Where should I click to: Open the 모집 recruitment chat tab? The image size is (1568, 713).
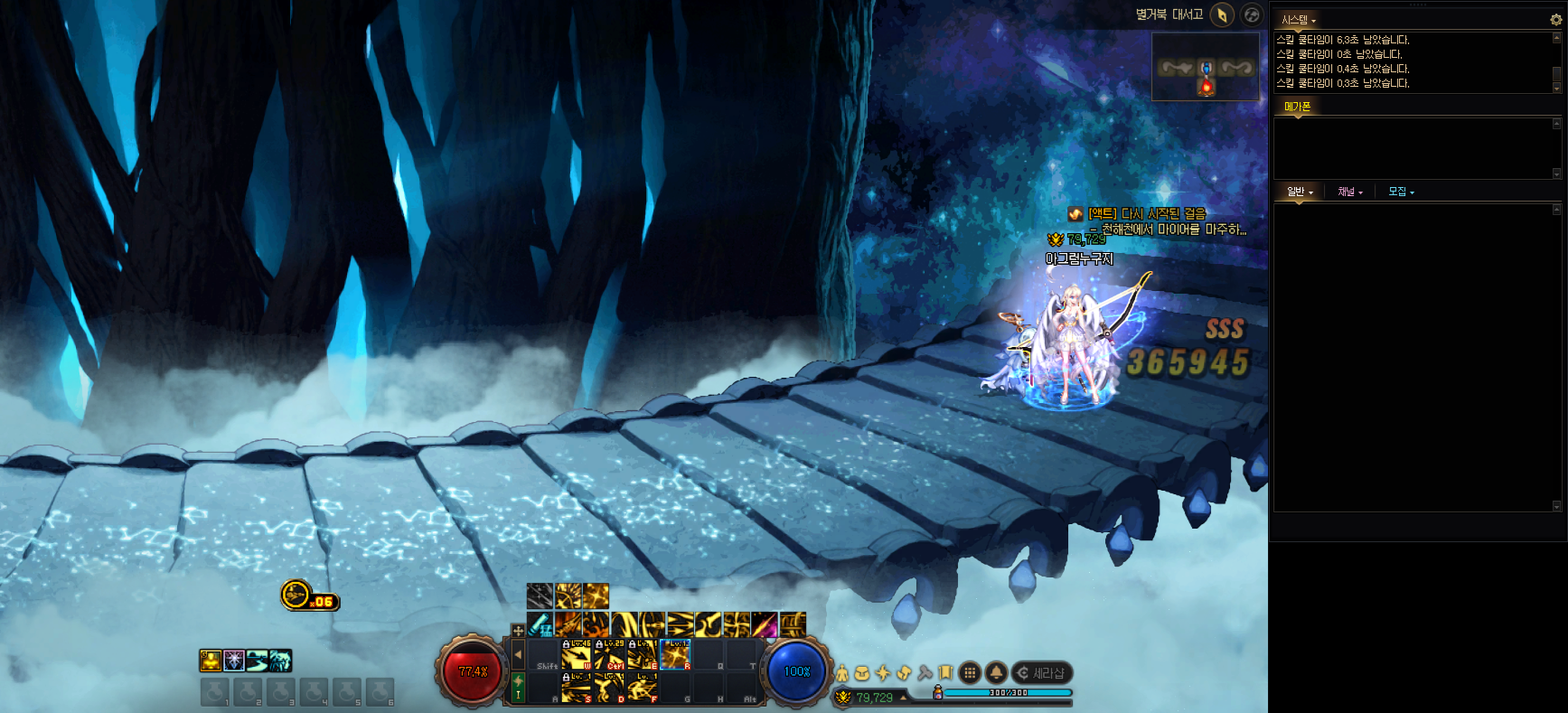point(1401,192)
